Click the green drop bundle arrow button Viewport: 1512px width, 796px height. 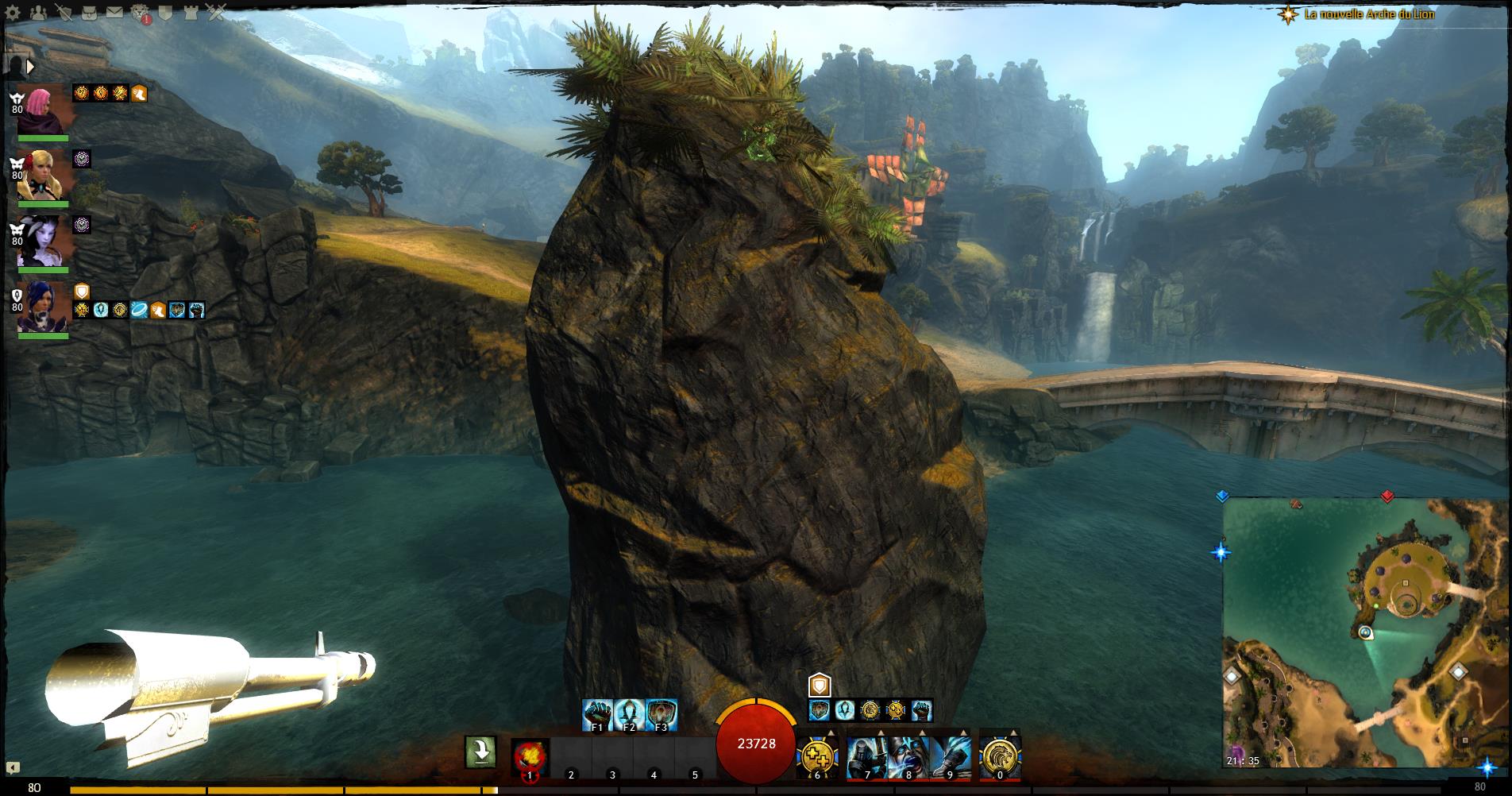click(480, 752)
